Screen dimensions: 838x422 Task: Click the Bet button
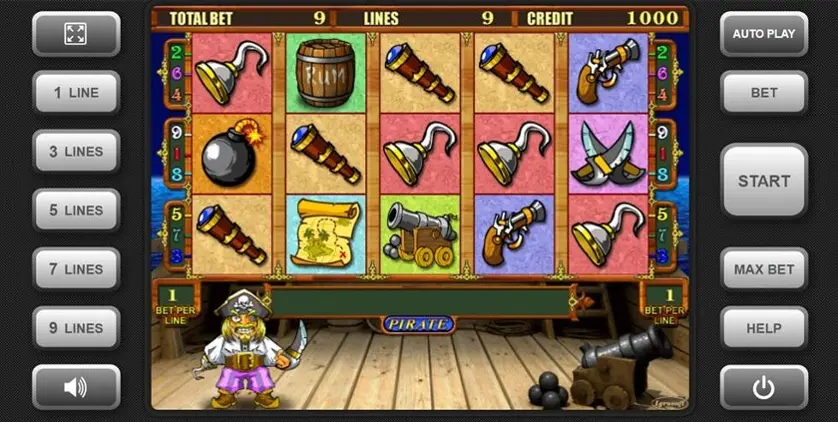tap(764, 93)
